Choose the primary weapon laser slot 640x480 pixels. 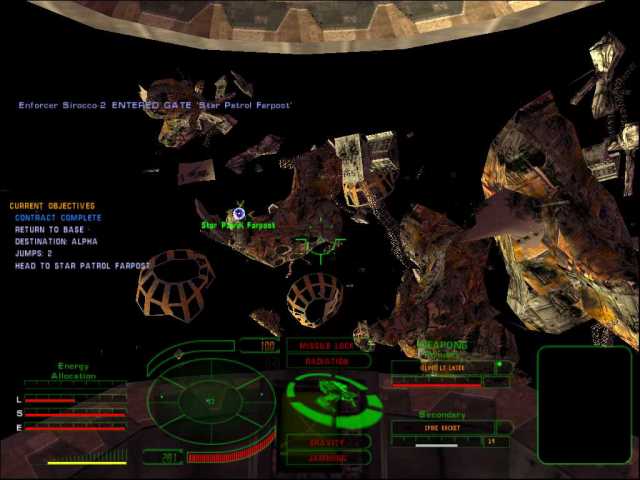pos(442,368)
